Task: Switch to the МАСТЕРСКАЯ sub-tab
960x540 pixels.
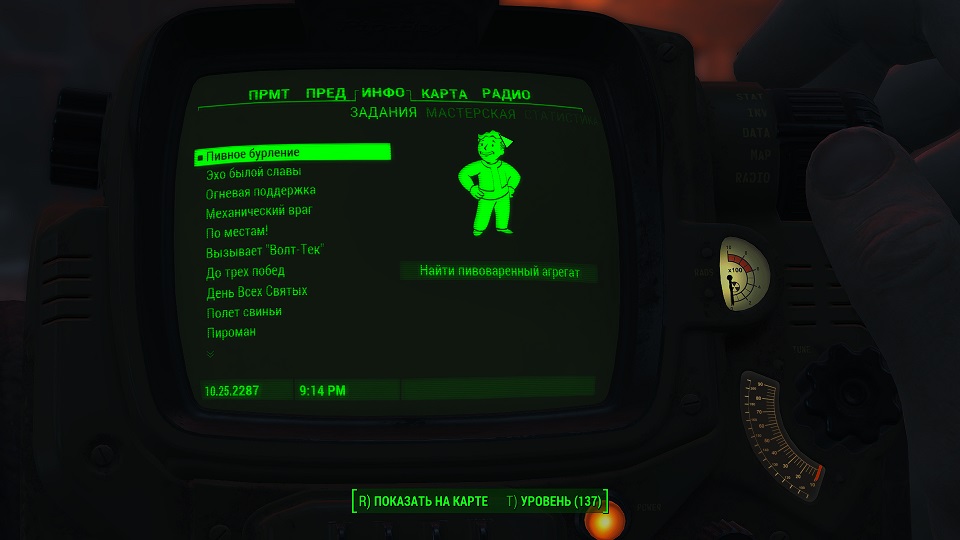Action: pyautogui.click(x=470, y=114)
